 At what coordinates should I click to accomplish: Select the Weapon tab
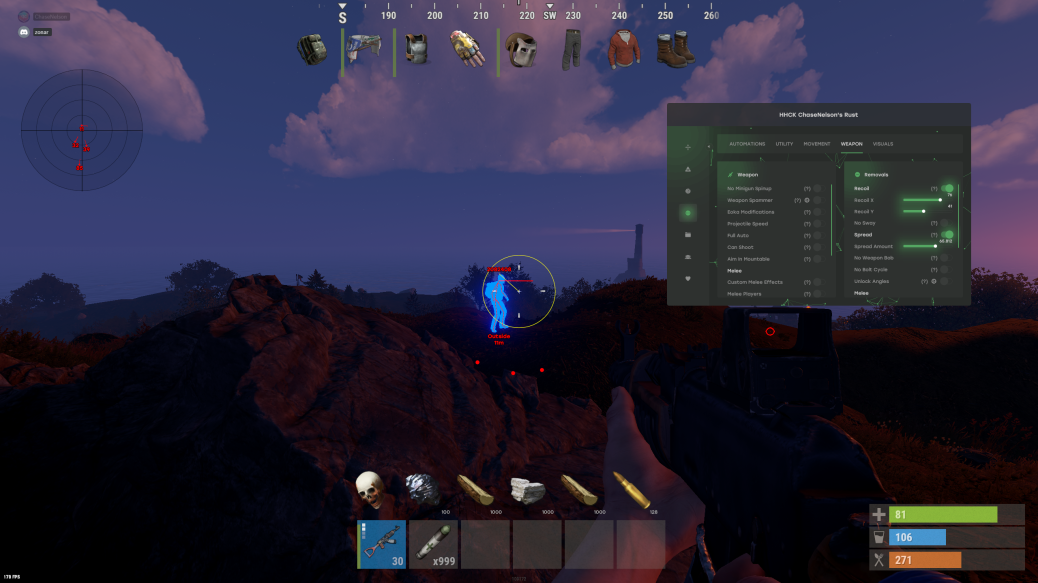point(851,144)
